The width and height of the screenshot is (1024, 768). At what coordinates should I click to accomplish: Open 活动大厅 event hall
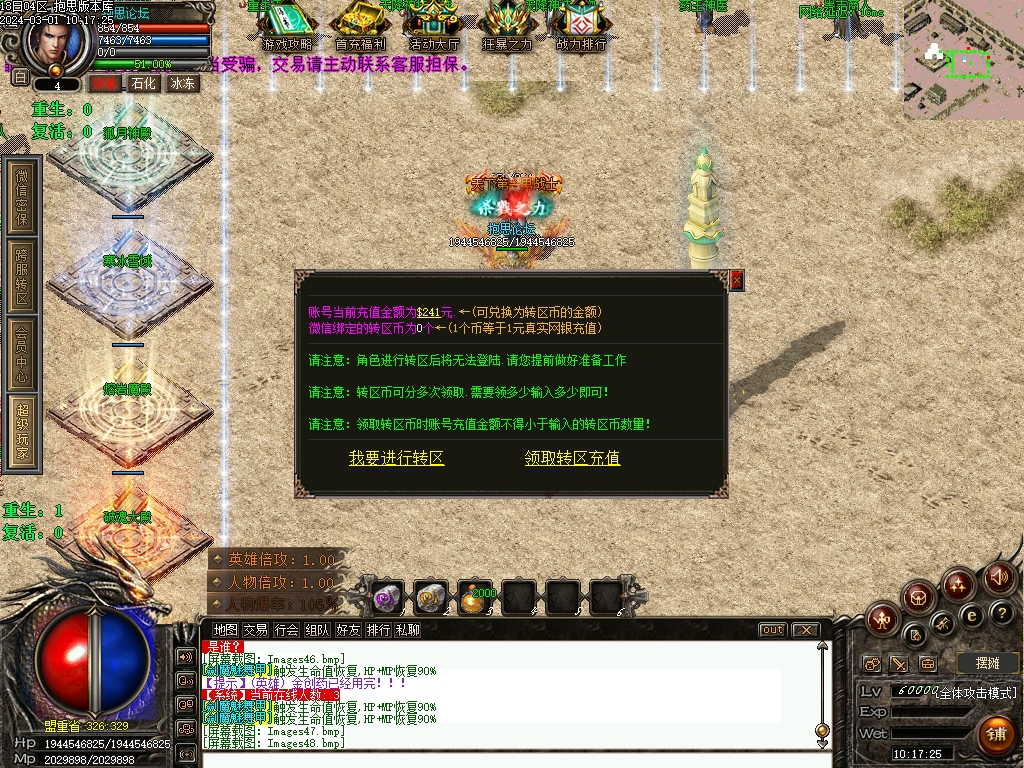tap(434, 27)
